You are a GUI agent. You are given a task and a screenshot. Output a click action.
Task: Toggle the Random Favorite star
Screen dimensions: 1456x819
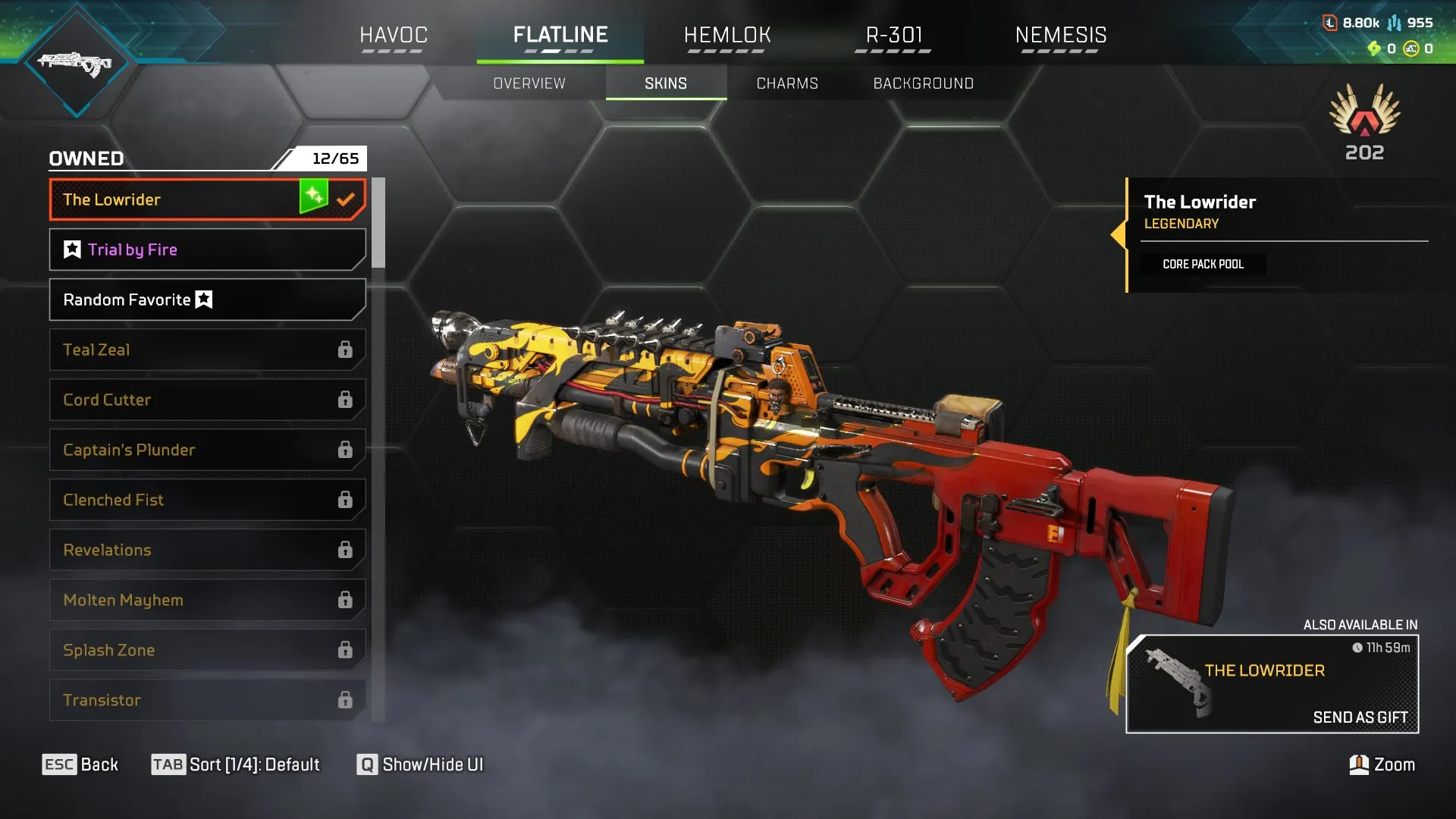(x=203, y=300)
